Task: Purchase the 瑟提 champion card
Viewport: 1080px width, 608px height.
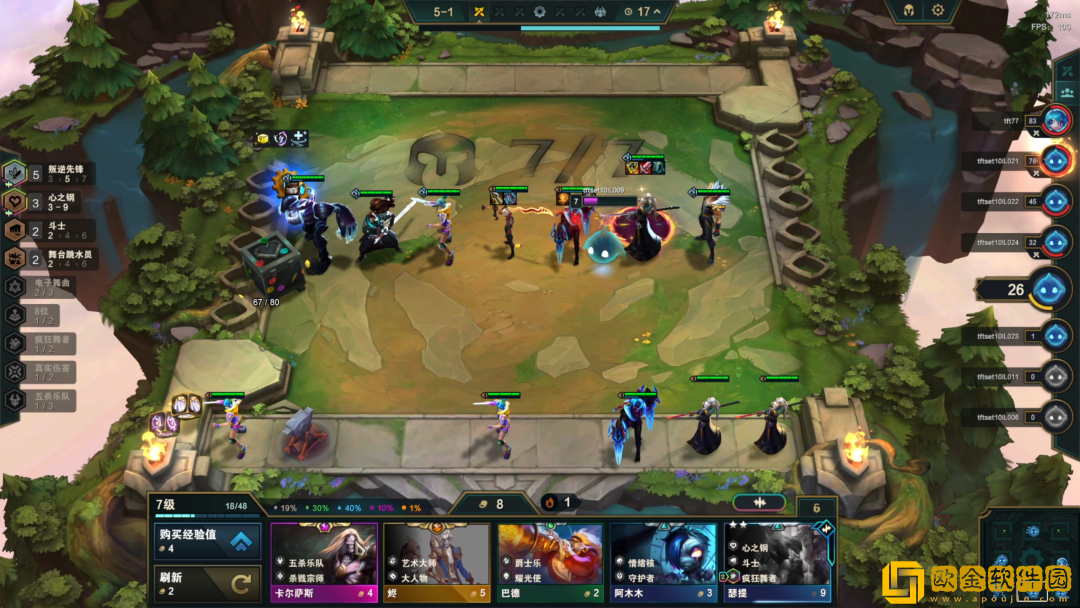Action: click(x=777, y=562)
